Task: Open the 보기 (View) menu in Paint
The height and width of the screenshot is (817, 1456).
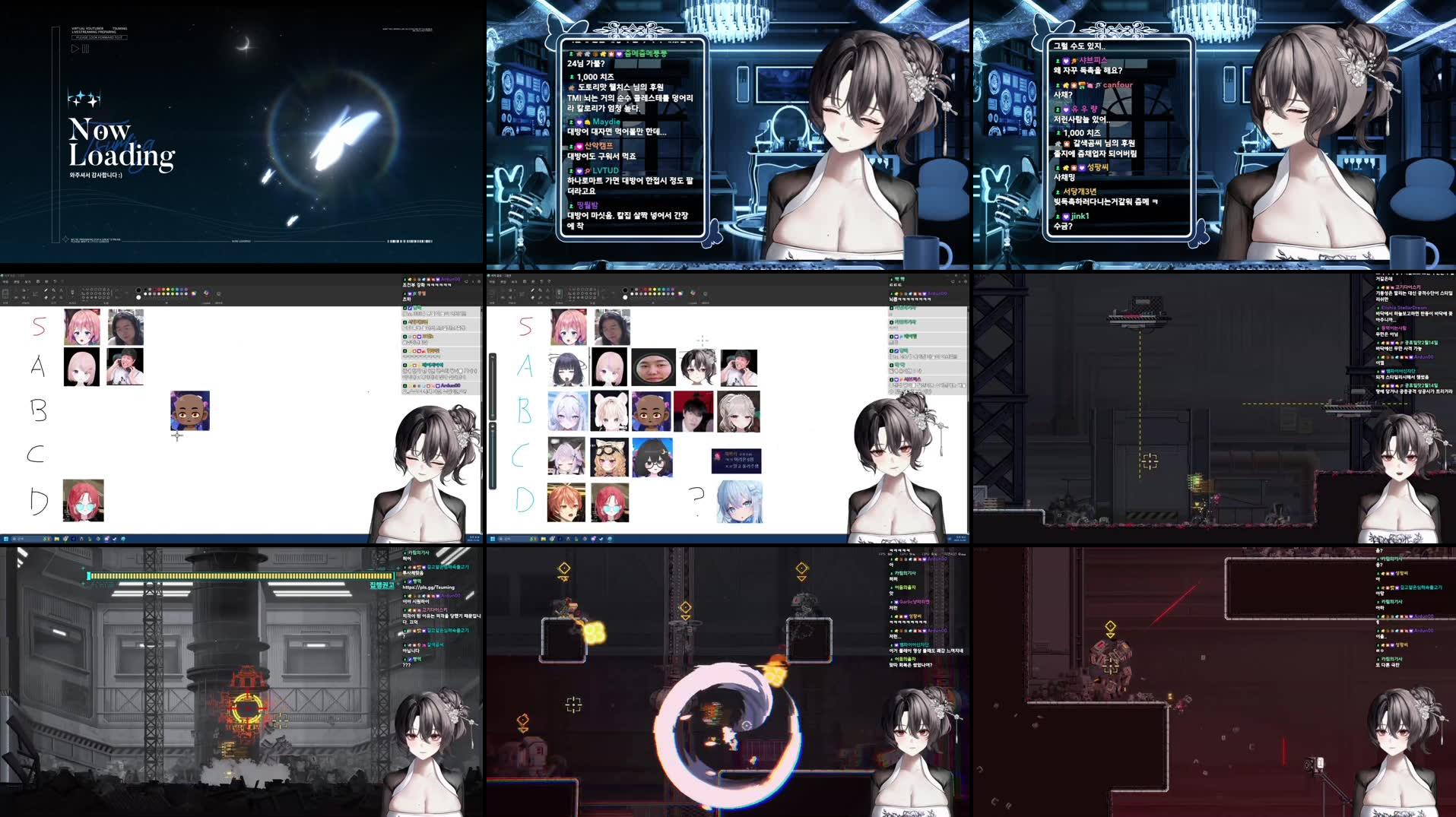Action: (x=28, y=281)
